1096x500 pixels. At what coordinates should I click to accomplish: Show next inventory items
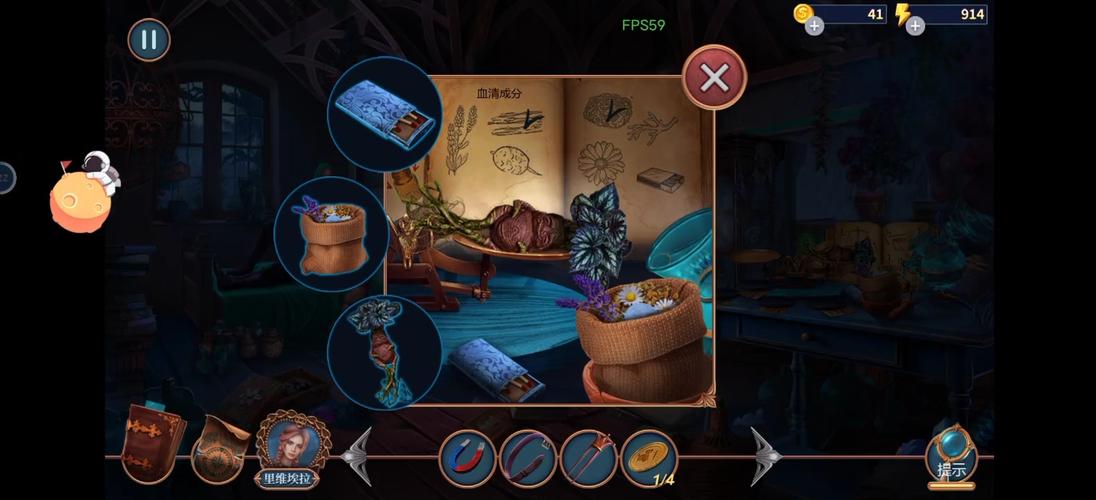tap(766, 457)
